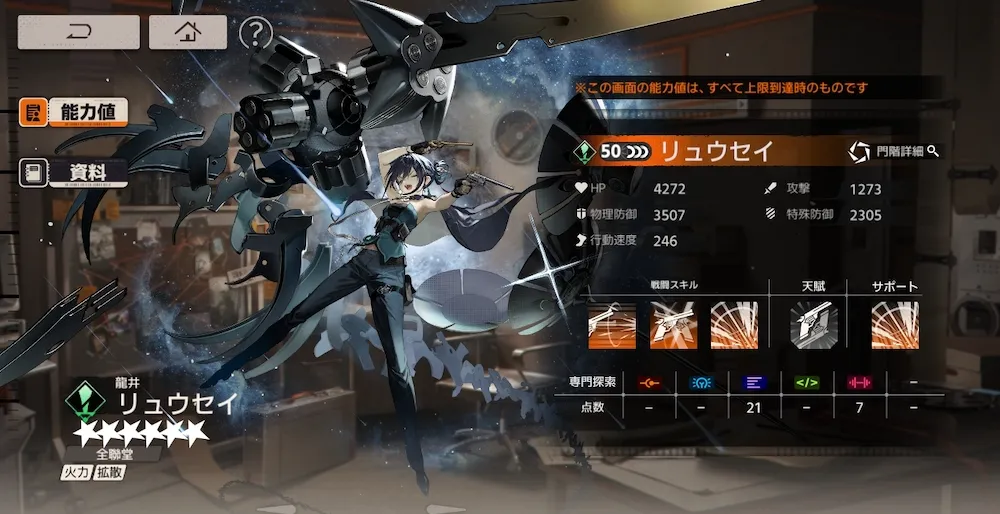View 門階詳細 rank details
The image size is (1000, 514).
(x=893, y=152)
